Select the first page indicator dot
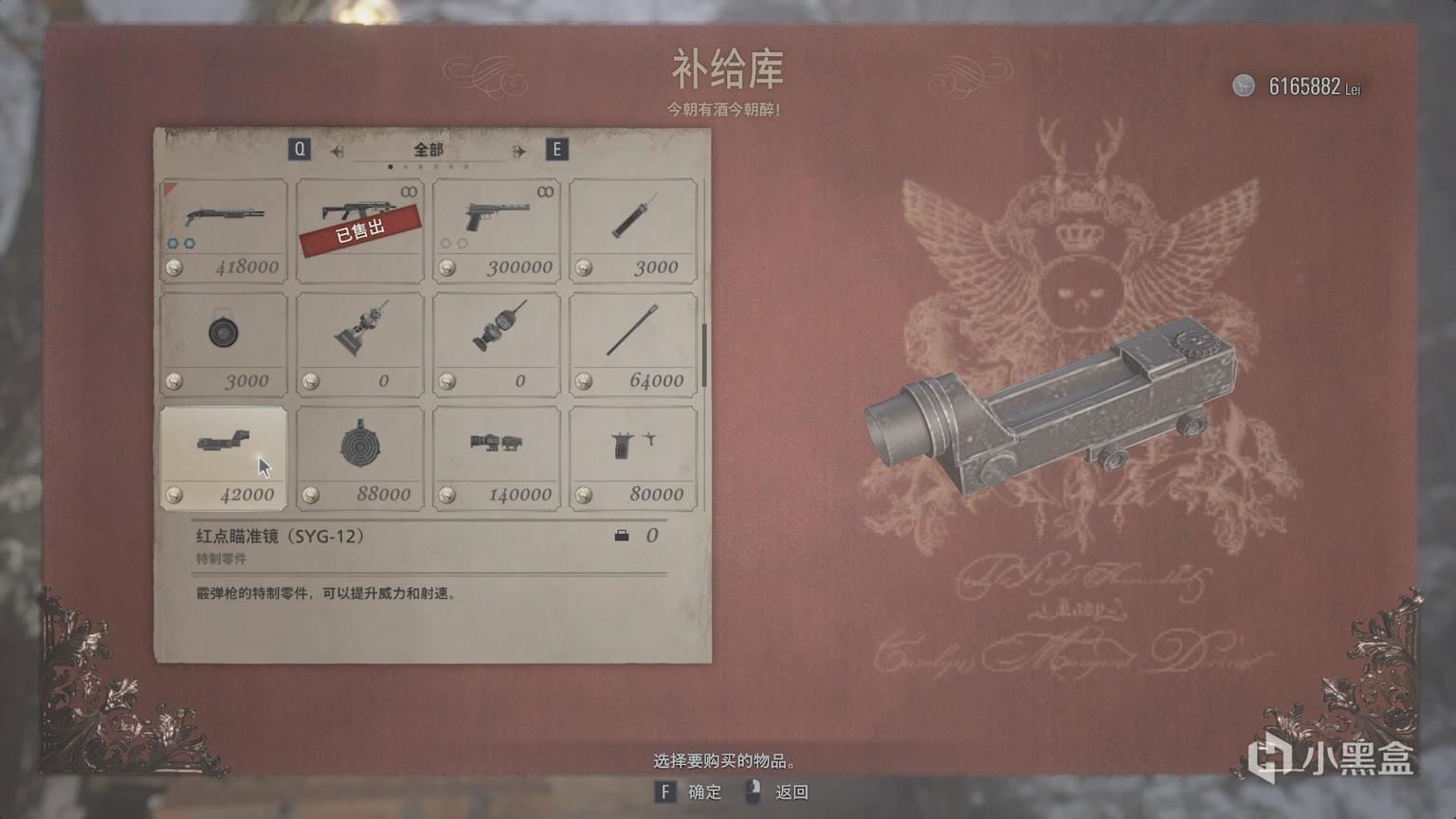Viewport: 1456px width, 819px height. (391, 165)
